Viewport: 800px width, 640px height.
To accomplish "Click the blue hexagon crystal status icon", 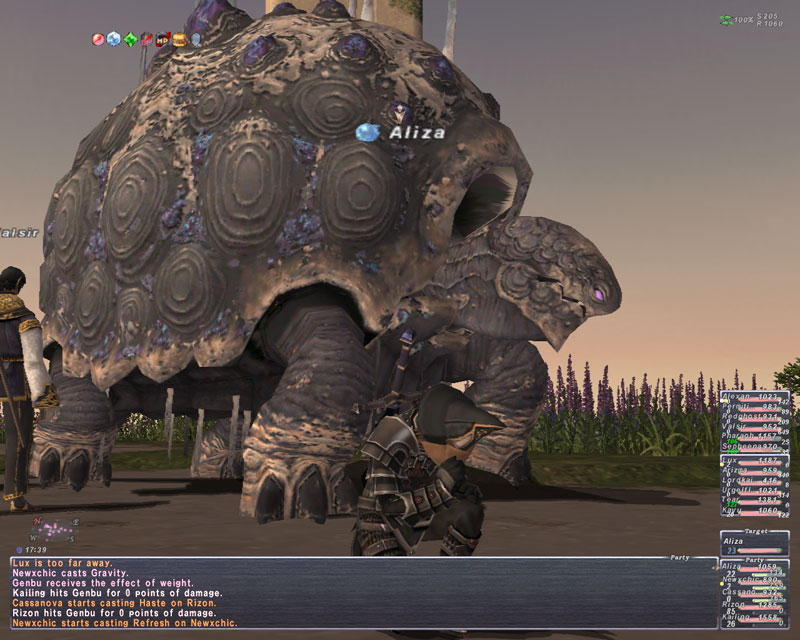I will (x=113, y=40).
